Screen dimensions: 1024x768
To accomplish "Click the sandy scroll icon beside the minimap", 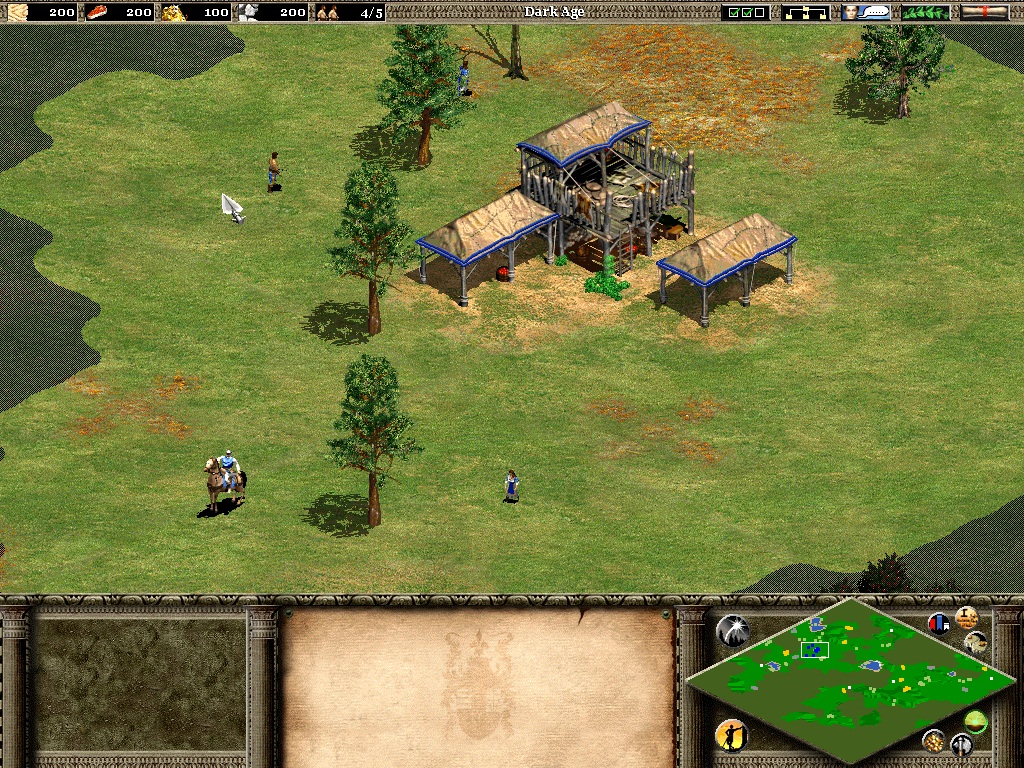I will click(x=966, y=616).
